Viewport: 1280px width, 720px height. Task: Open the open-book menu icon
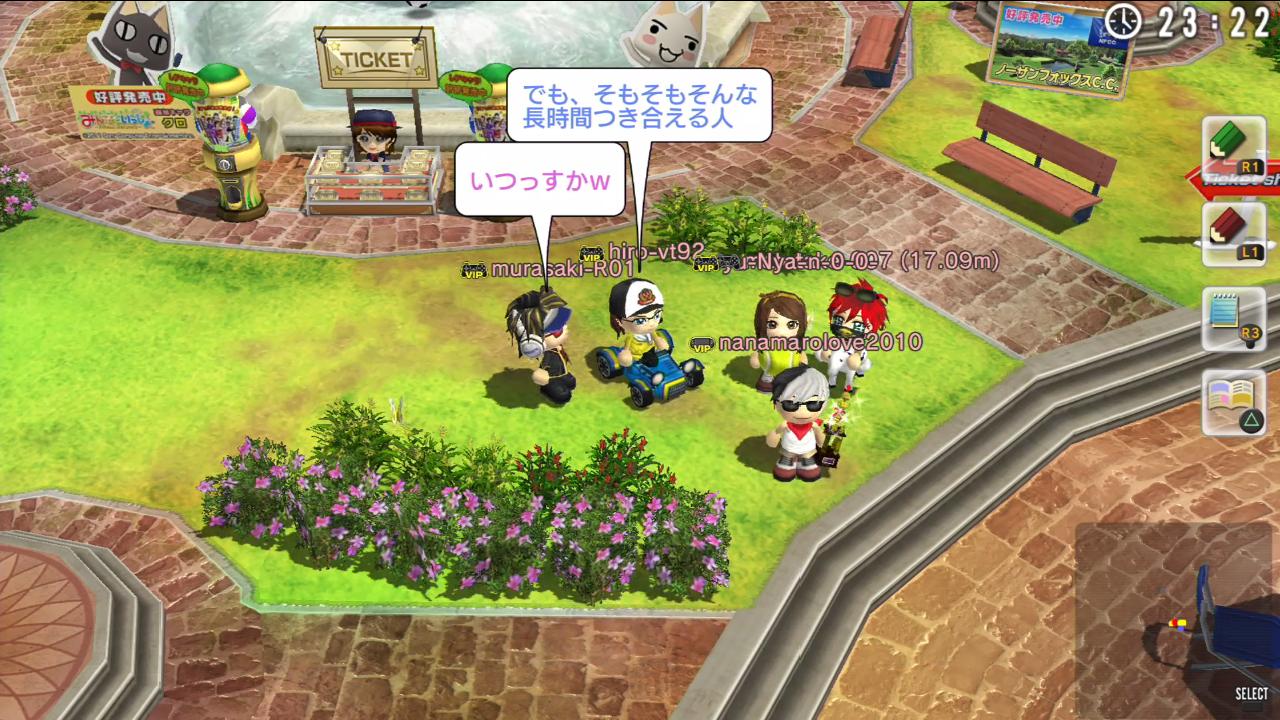[x=1233, y=402]
